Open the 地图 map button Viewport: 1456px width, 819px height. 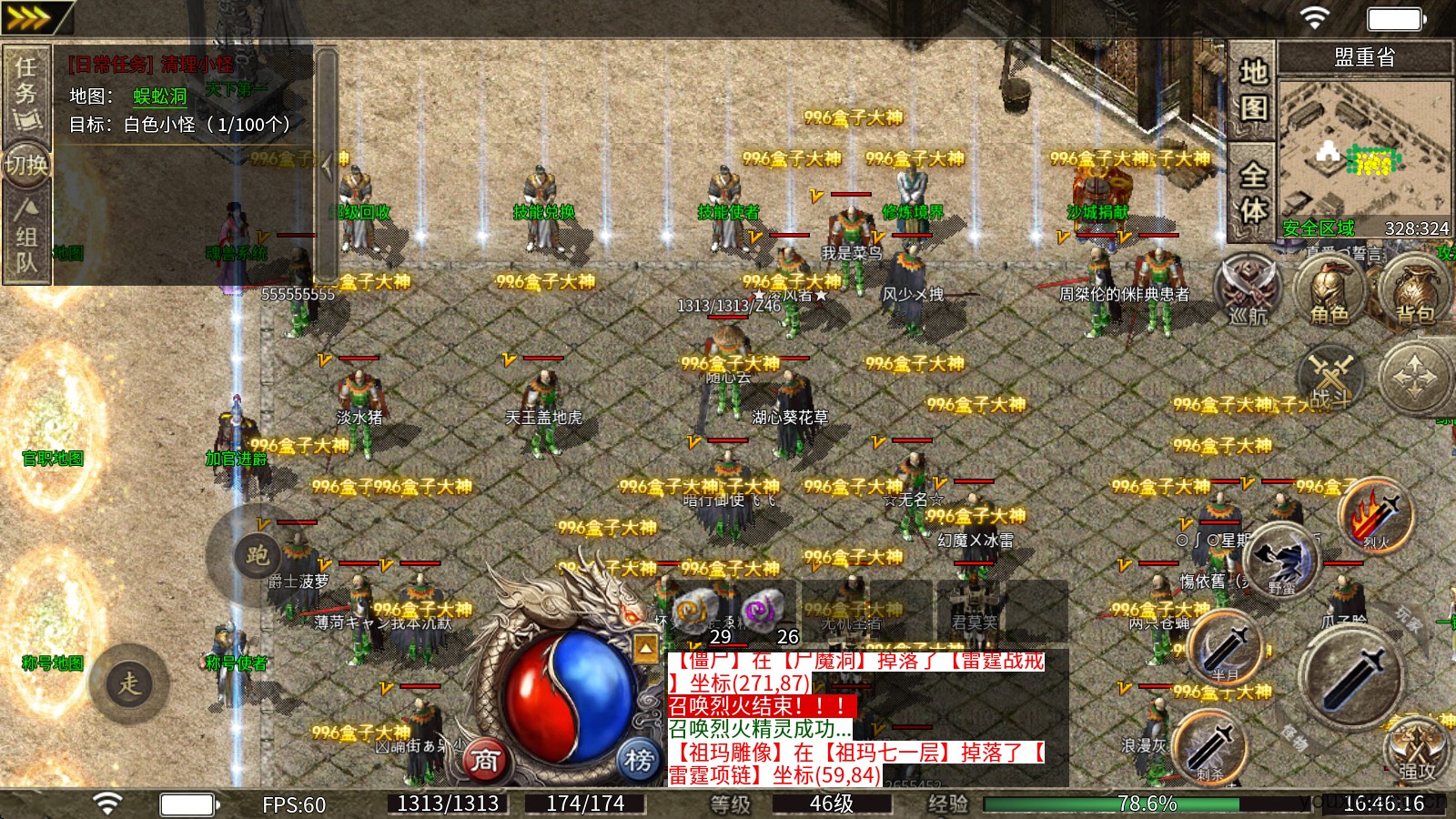point(1252,89)
